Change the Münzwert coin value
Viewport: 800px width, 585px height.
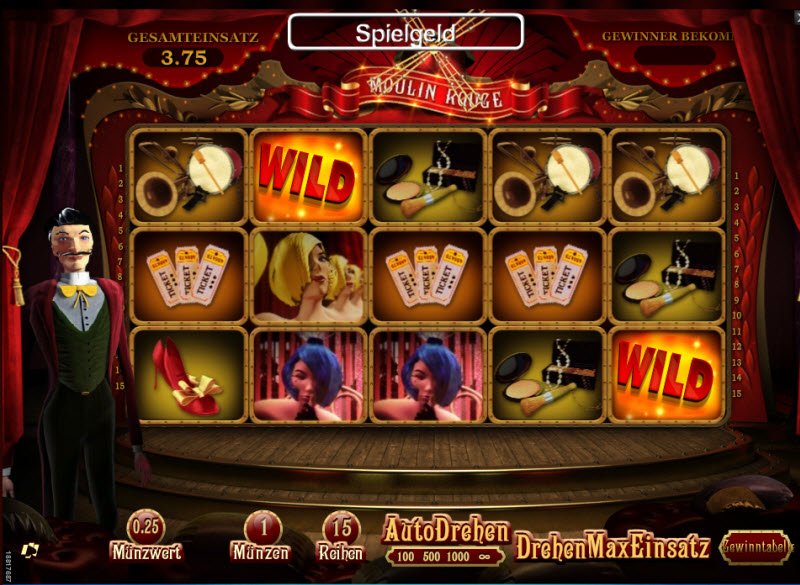pos(146,528)
